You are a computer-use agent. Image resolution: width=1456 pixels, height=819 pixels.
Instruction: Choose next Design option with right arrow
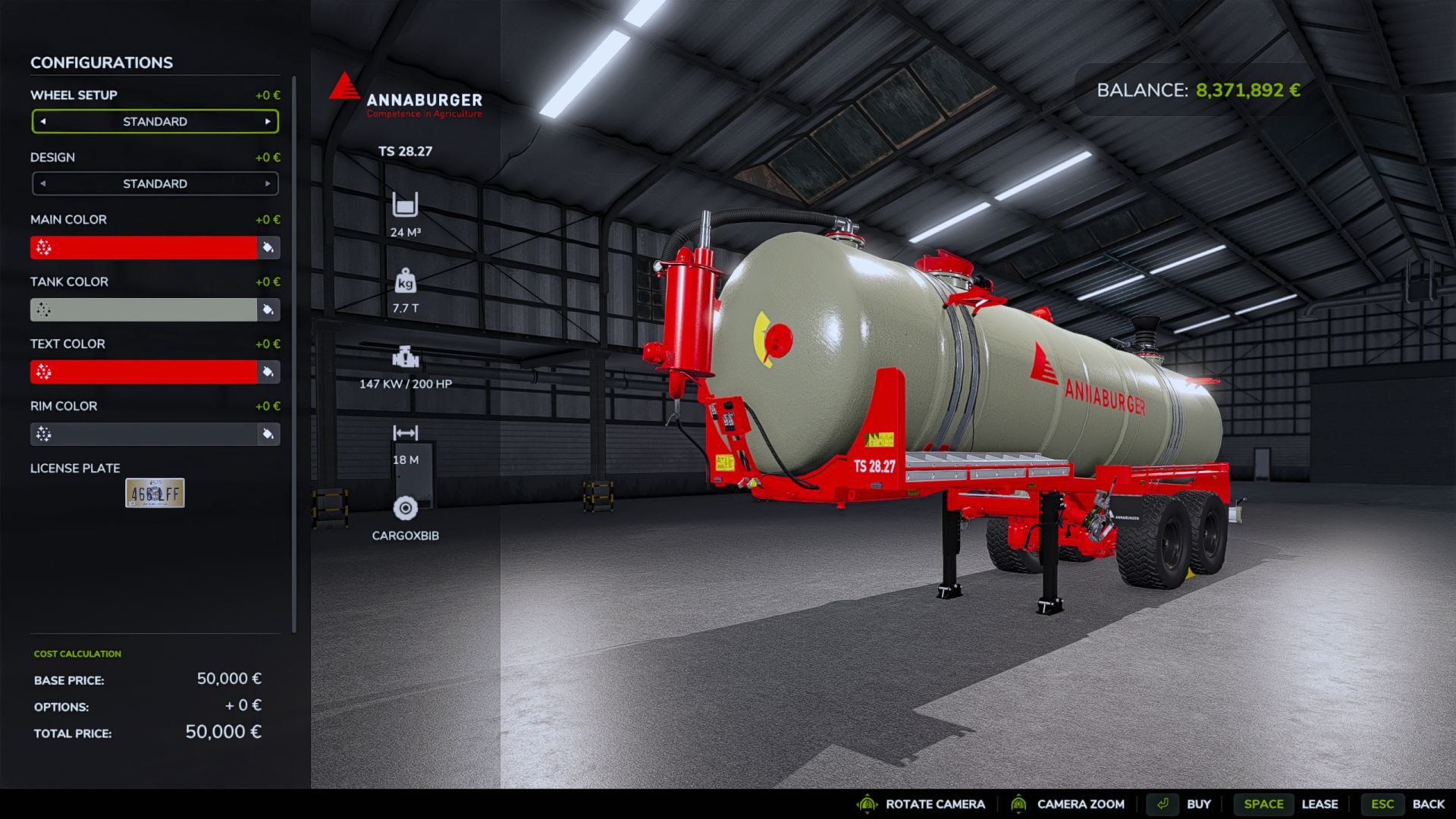pos(268,184)
